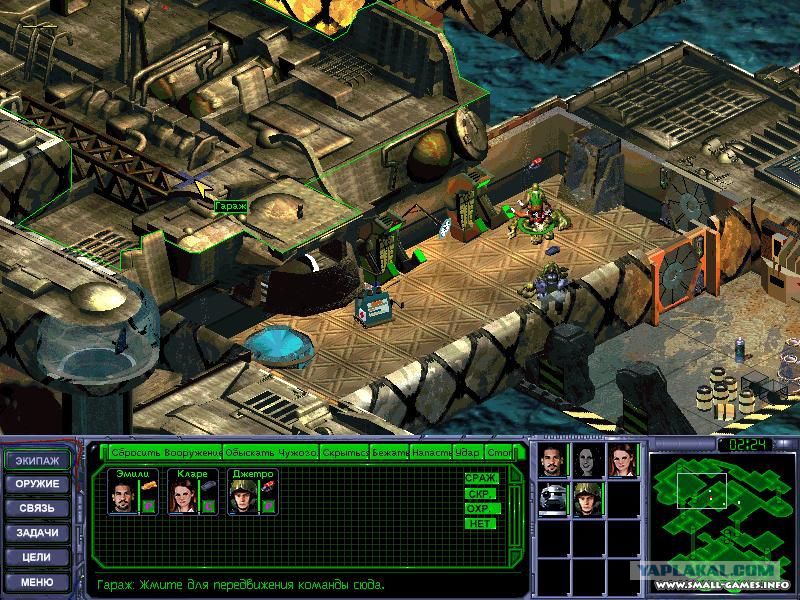Viewport: 800px width, 600px height.
Task: Open the ОРУЖИЕ weapons panel
Action: 39,485
